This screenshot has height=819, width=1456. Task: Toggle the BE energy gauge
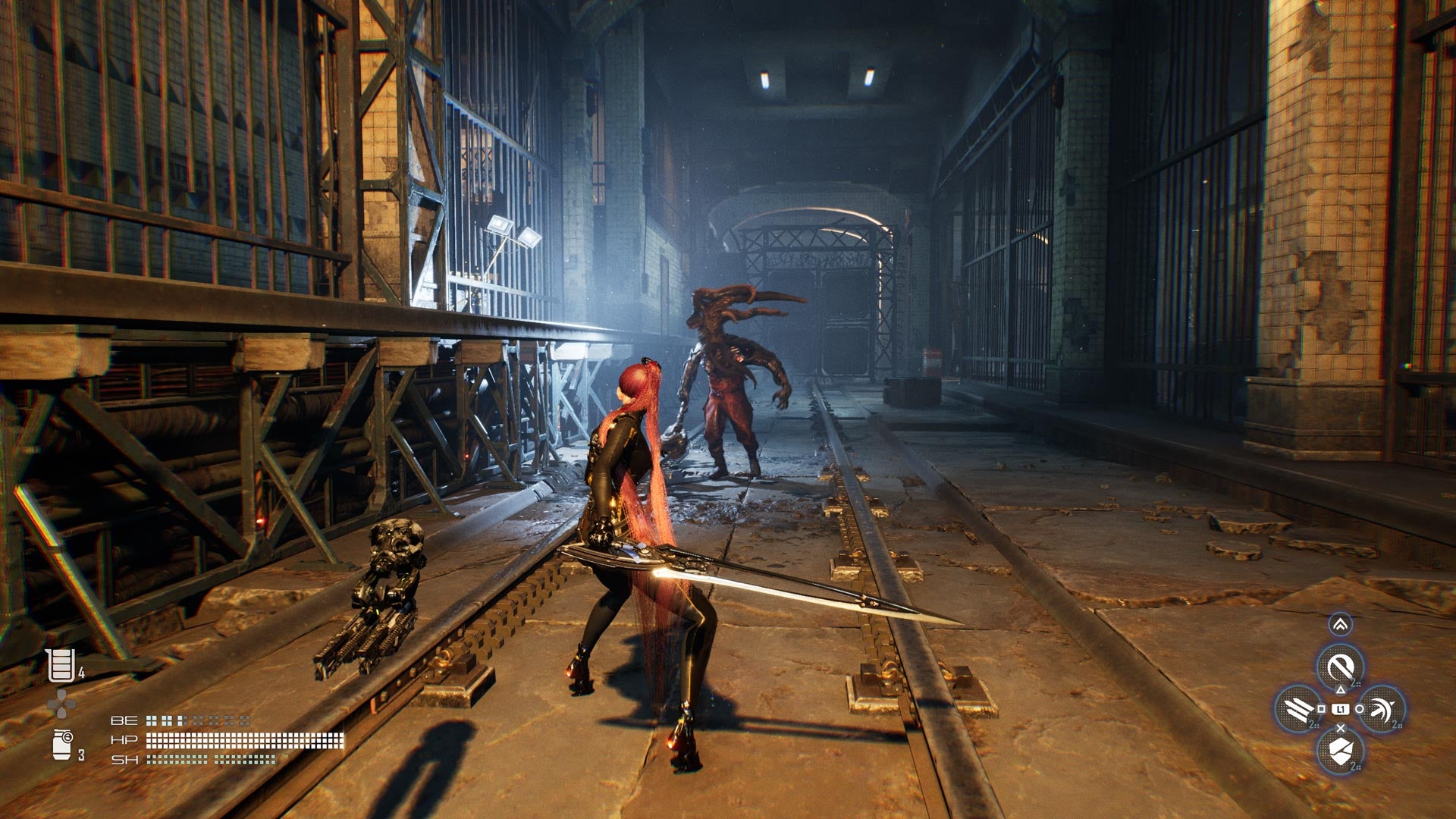point(196,721)
